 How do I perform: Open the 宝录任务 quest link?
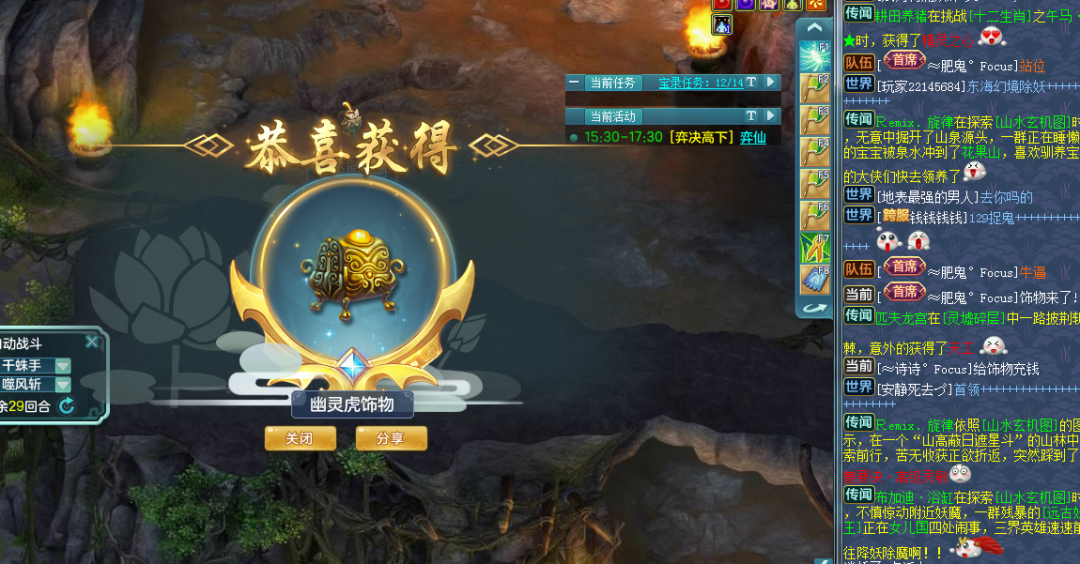tap(700, 83)
